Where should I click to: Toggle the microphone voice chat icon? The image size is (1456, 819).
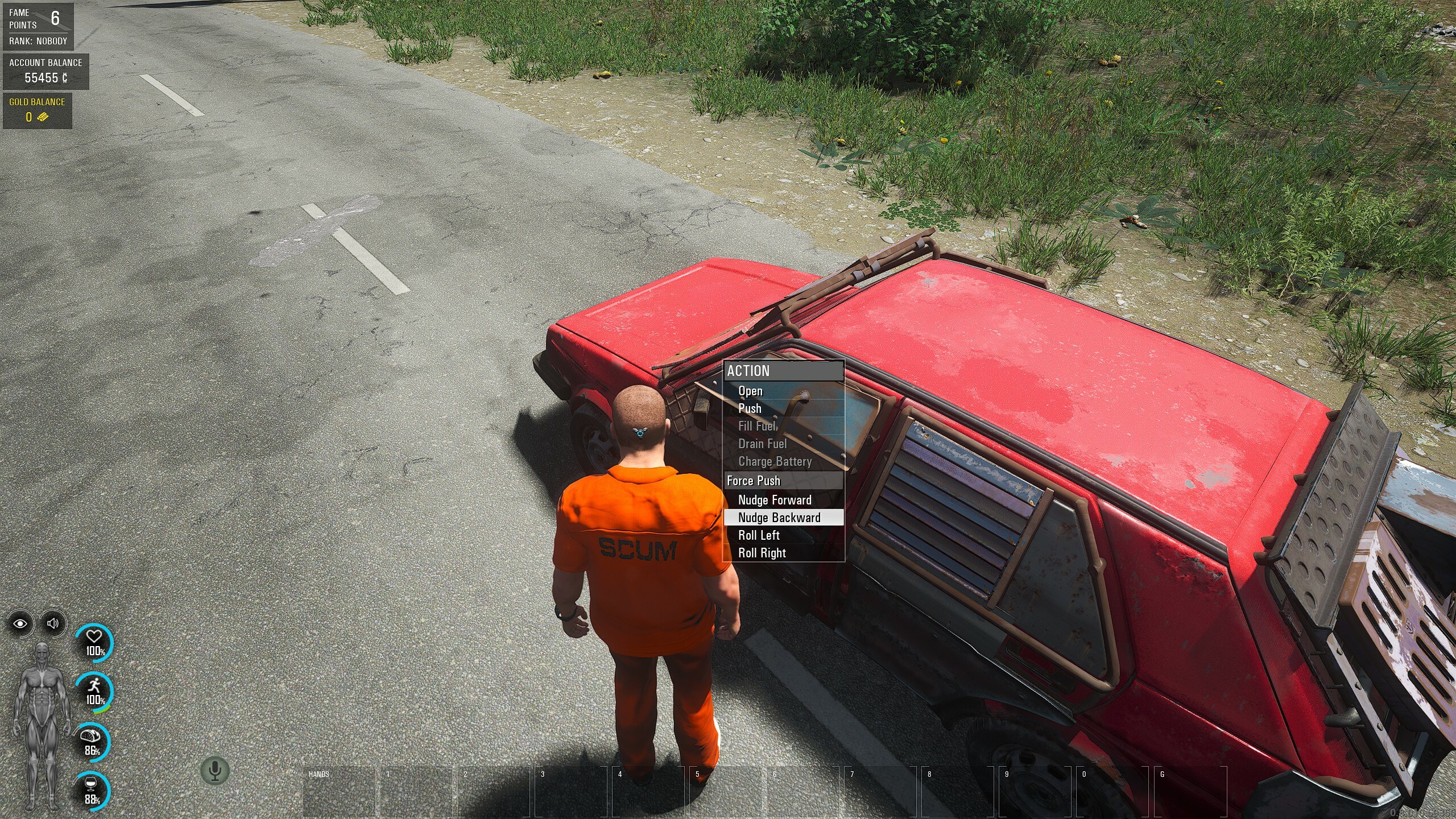click(x=215, y=771)
